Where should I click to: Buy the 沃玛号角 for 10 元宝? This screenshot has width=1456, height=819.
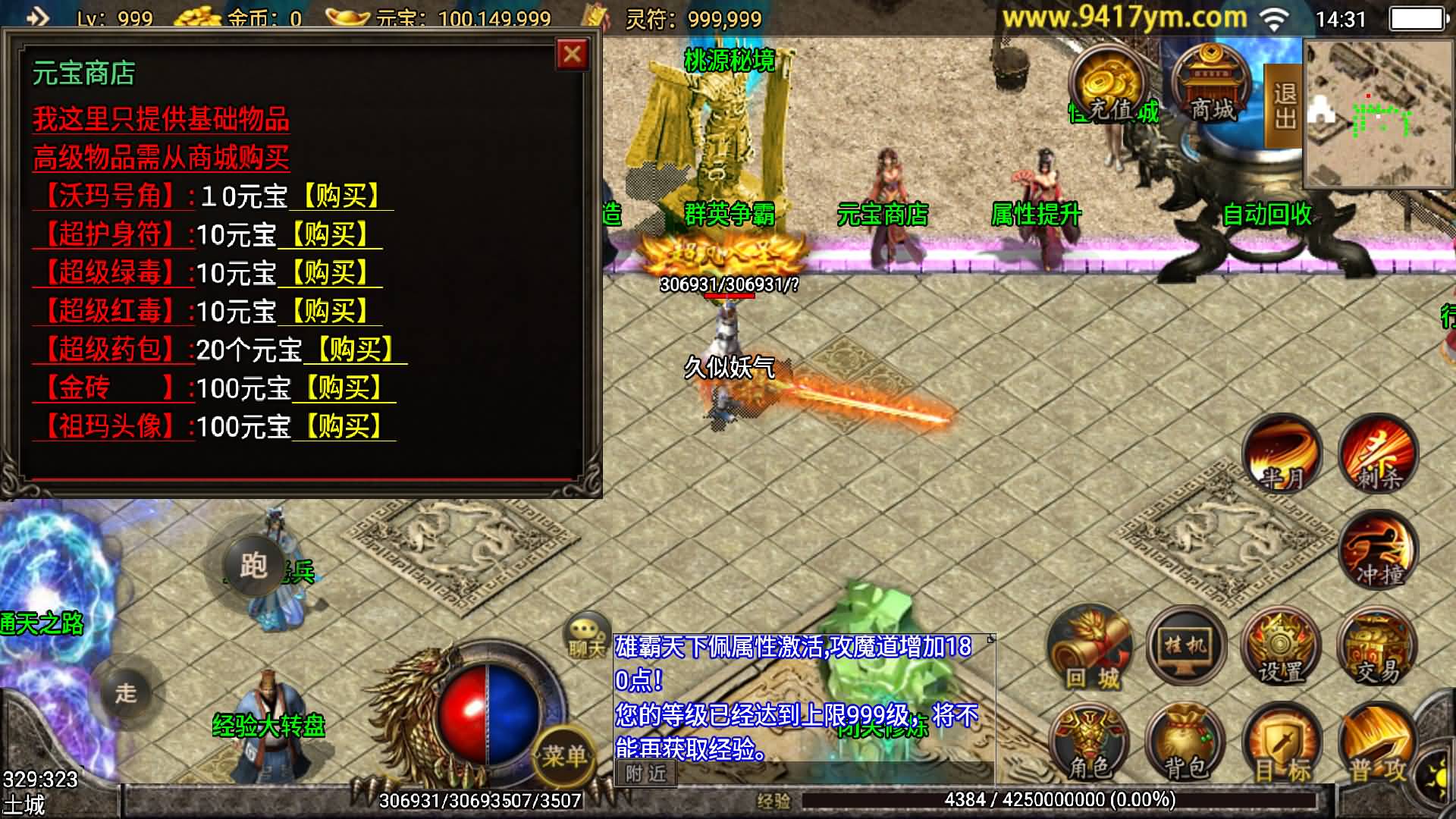[341, 196]
